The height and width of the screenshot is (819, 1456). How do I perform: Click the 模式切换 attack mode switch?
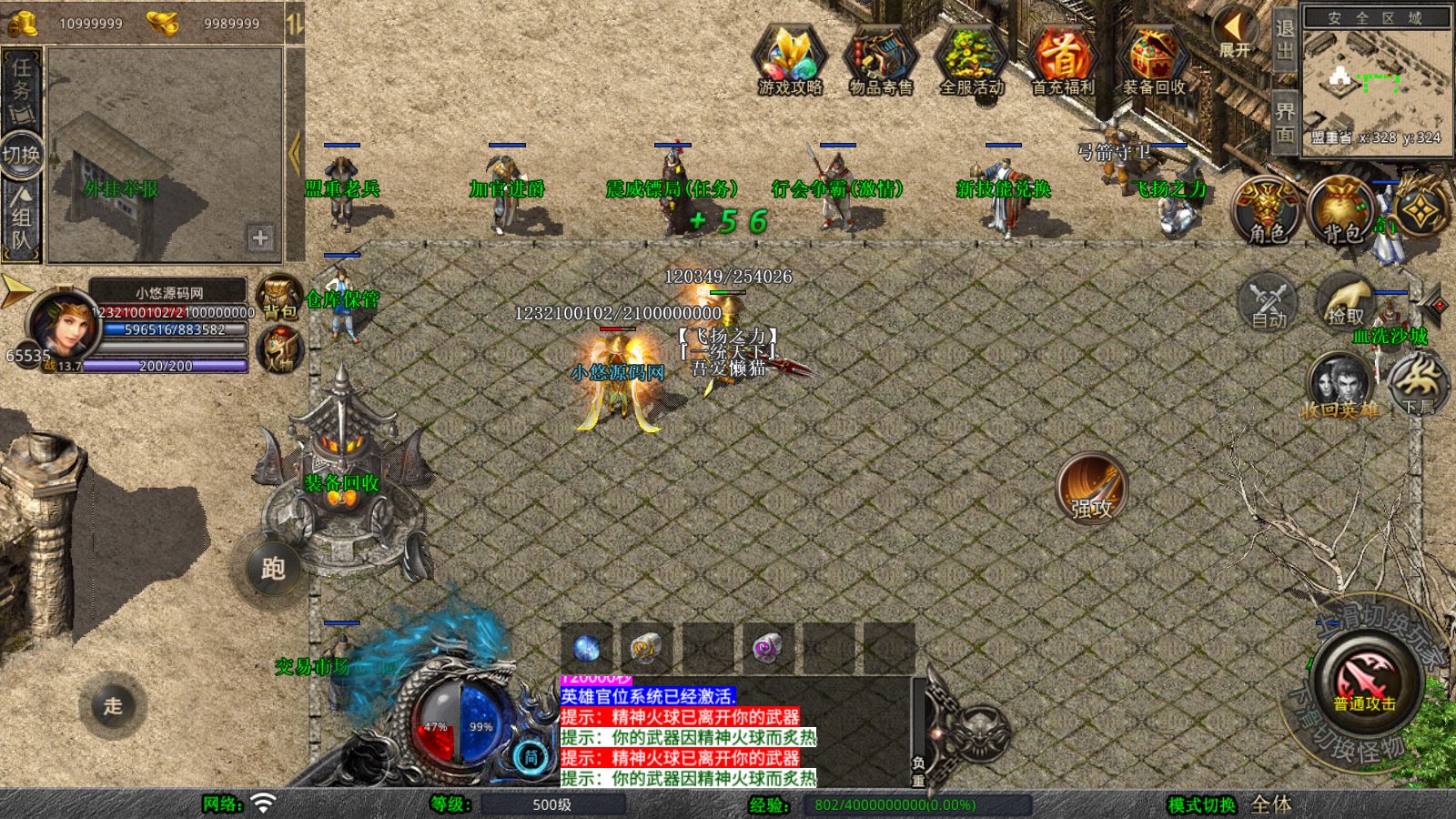click(x=1202, y=804)
